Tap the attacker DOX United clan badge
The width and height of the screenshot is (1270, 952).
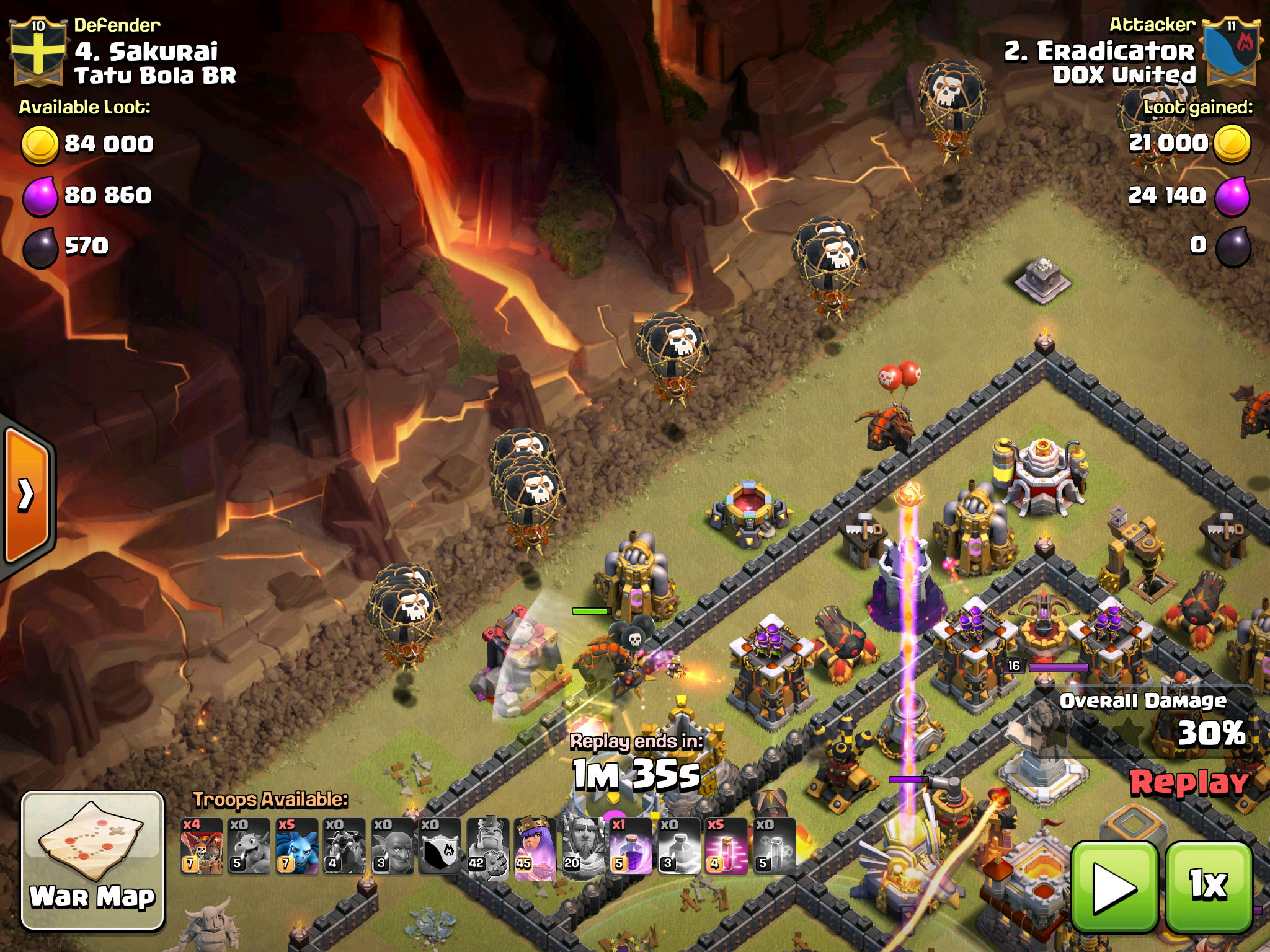click(1232, 51)
